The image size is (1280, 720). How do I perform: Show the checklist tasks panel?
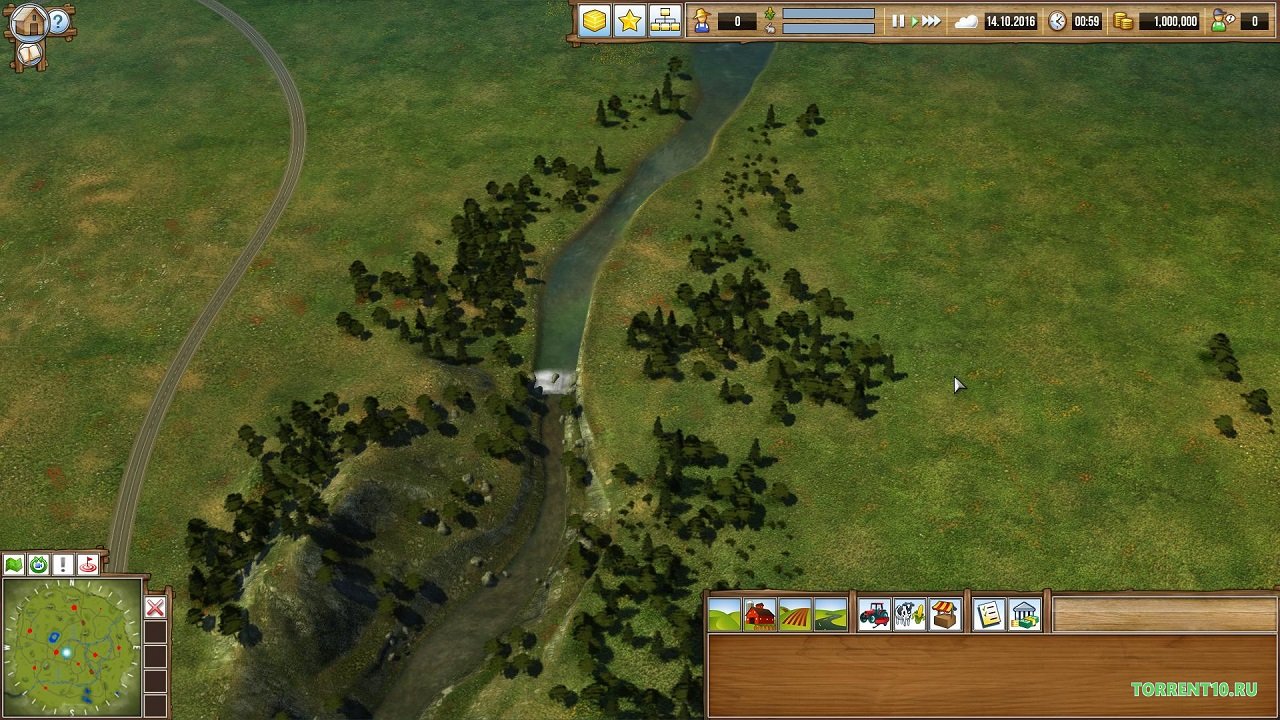pos(989,615)
